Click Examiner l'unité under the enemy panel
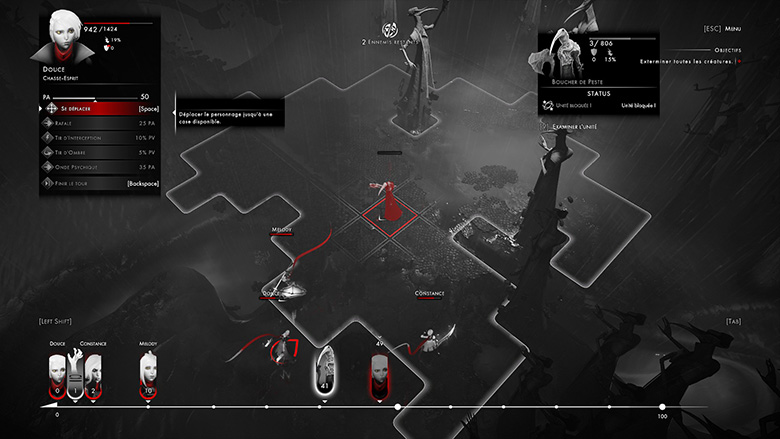 point(575,127)
